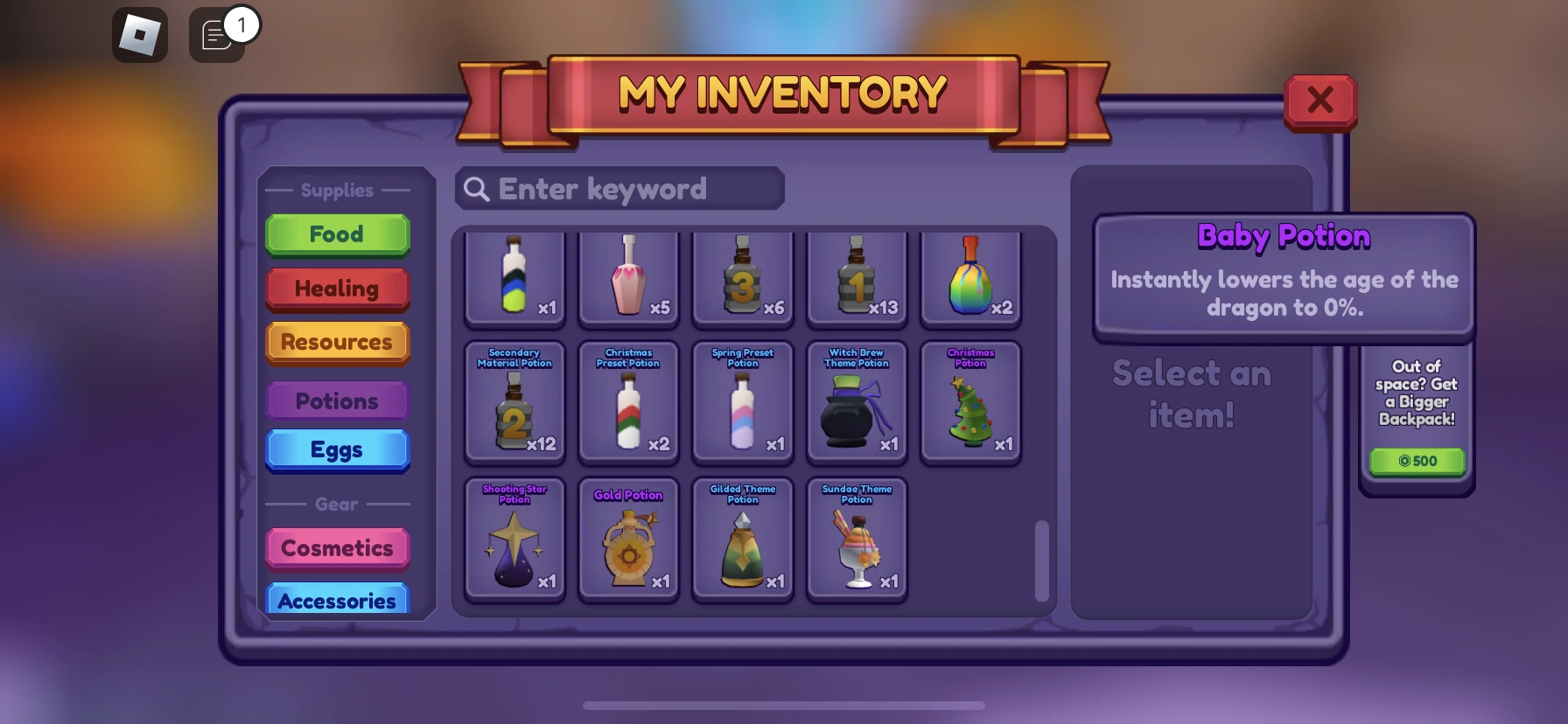The height and width of the screenshot is (724, 1568).
Task: Click the Sundae Theme Potion icon
Action: (856, 546)
